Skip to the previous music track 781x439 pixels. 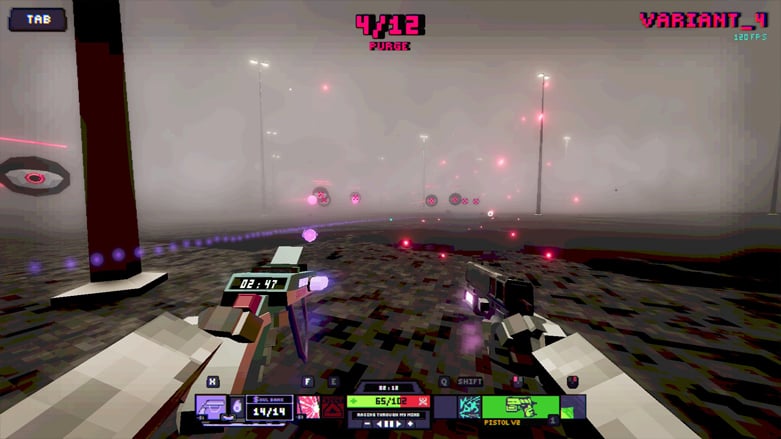coord(378,424)
